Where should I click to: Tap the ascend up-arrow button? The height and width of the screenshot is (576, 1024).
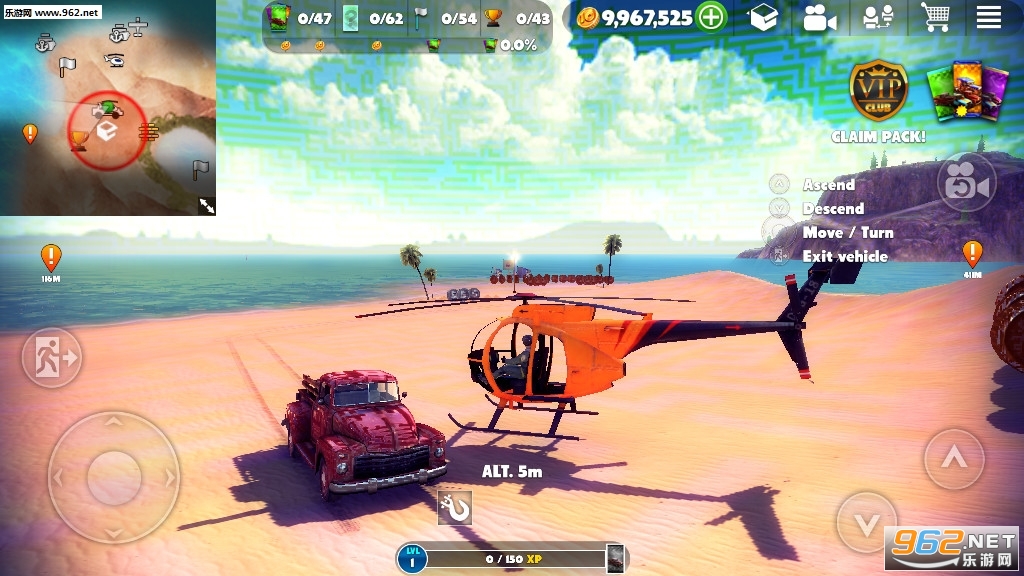[954, 459]
